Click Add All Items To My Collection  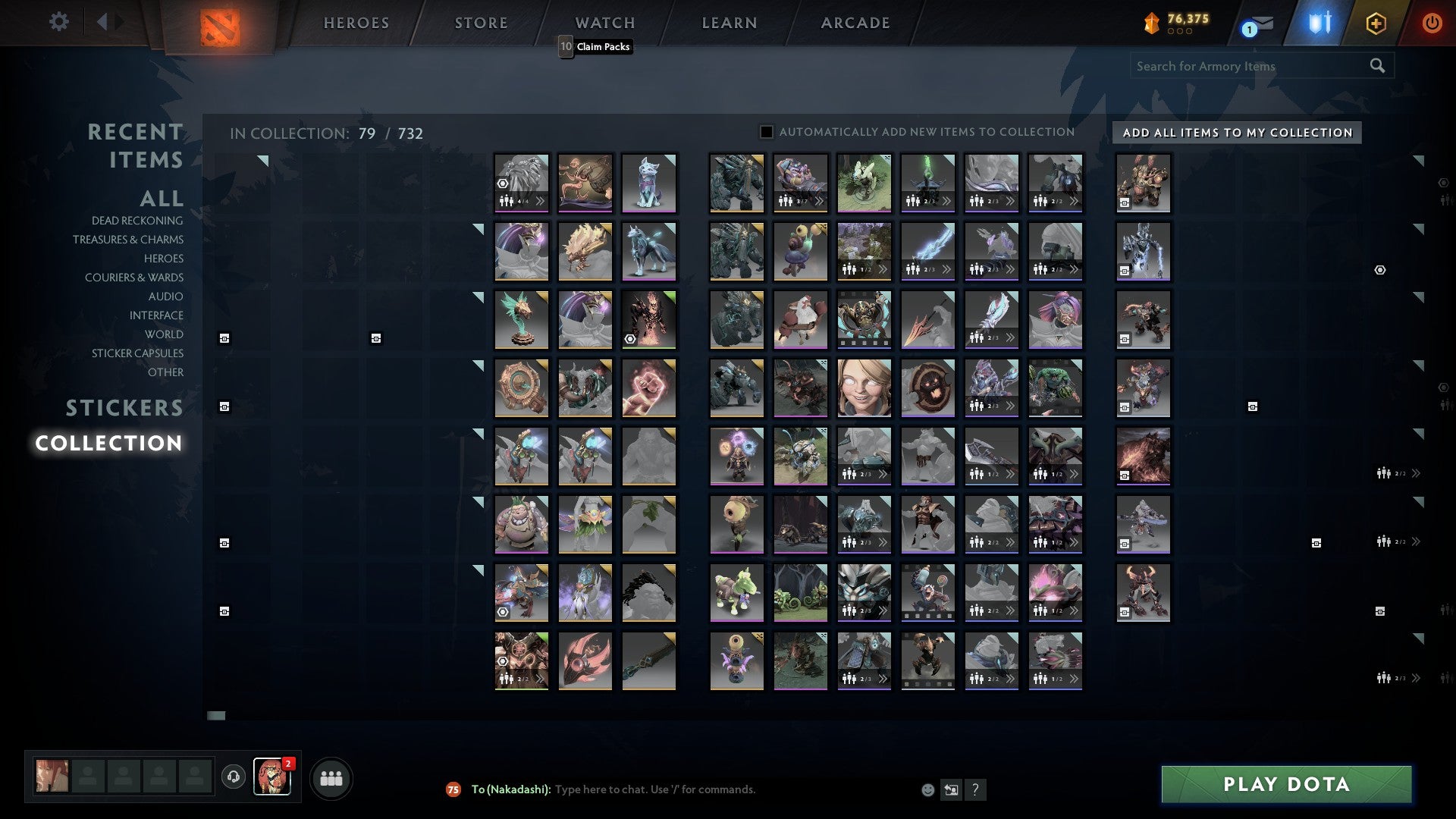pos(1236,132)
